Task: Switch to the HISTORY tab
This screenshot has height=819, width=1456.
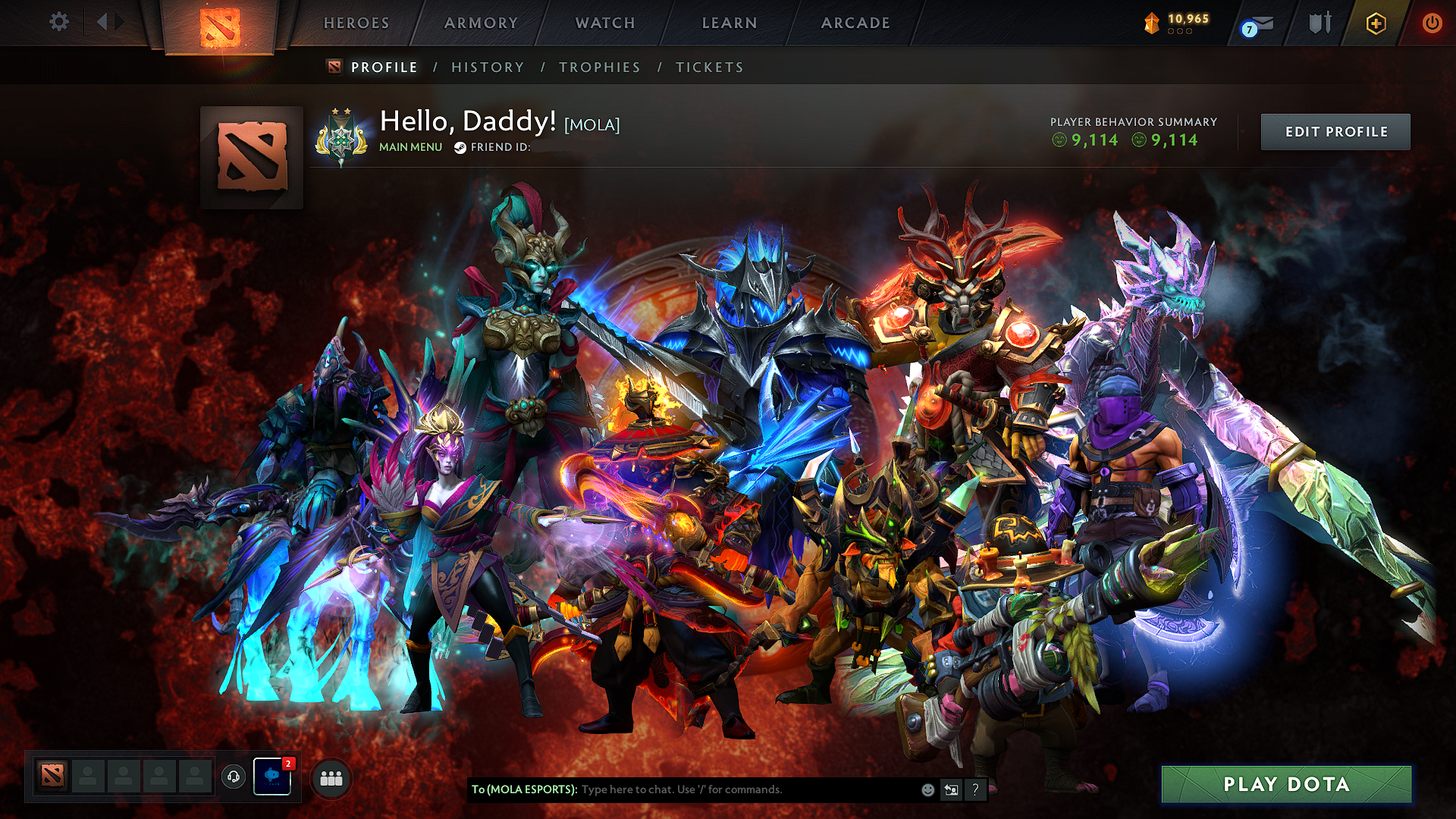Action: point(488,67)
